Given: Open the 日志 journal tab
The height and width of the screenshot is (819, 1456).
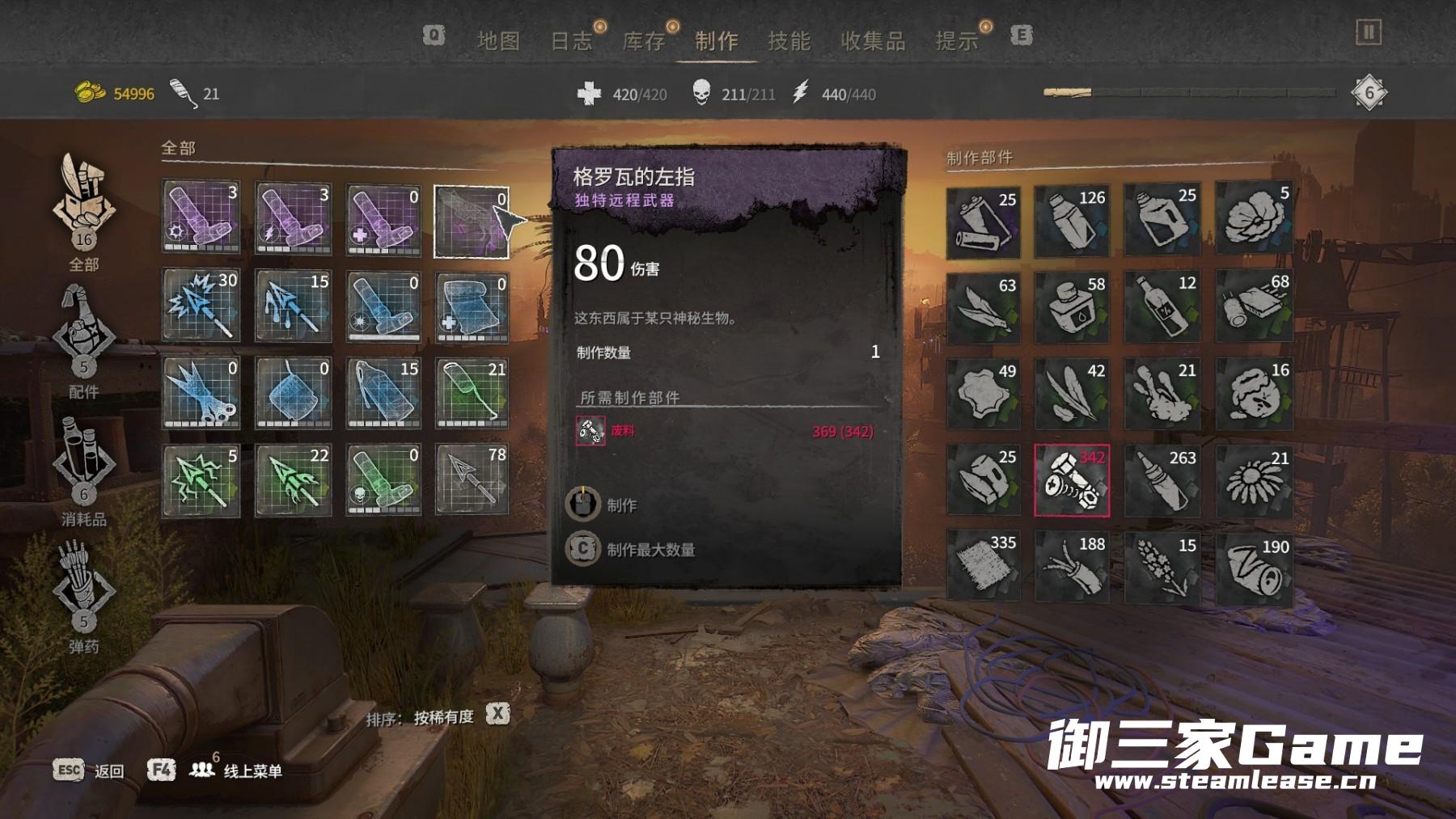Looking at the screenshot, I should tap(571, 40).
